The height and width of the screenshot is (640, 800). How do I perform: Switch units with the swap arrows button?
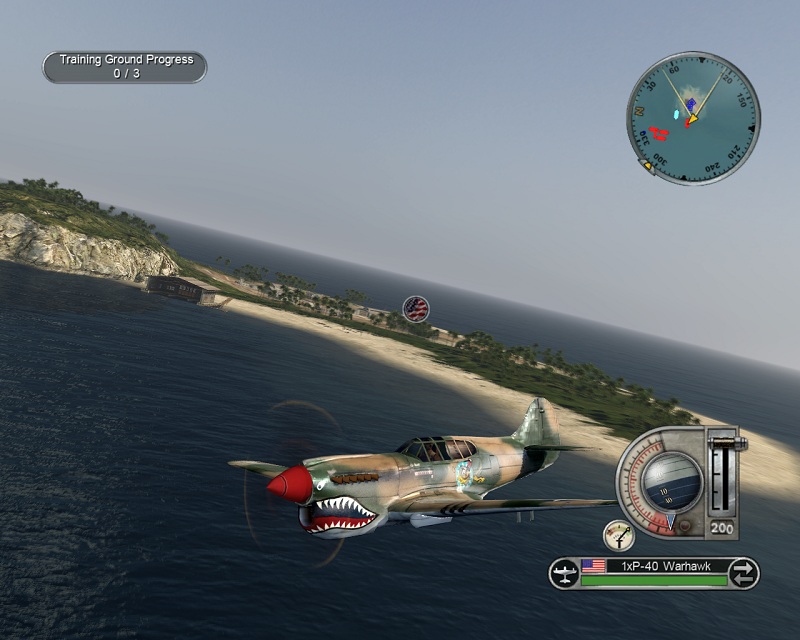pyautogui.click(x=743, y=573)
